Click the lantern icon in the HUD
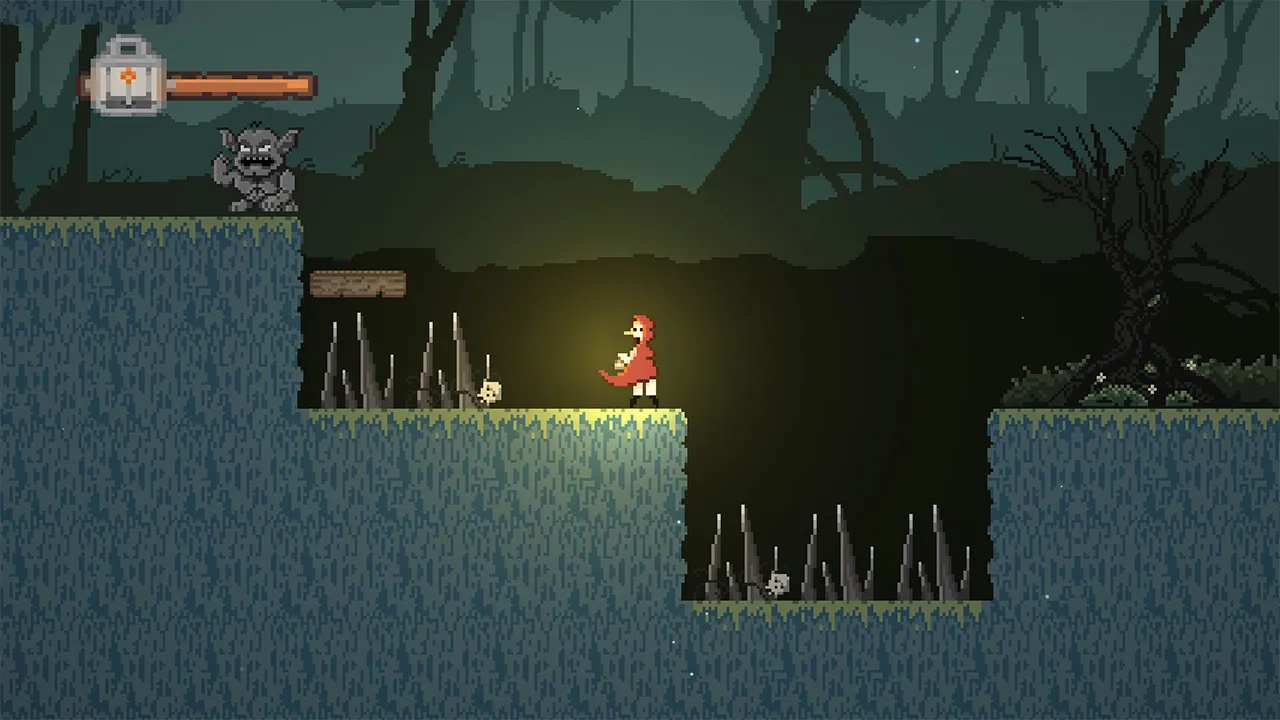 (x=127, y=77)
